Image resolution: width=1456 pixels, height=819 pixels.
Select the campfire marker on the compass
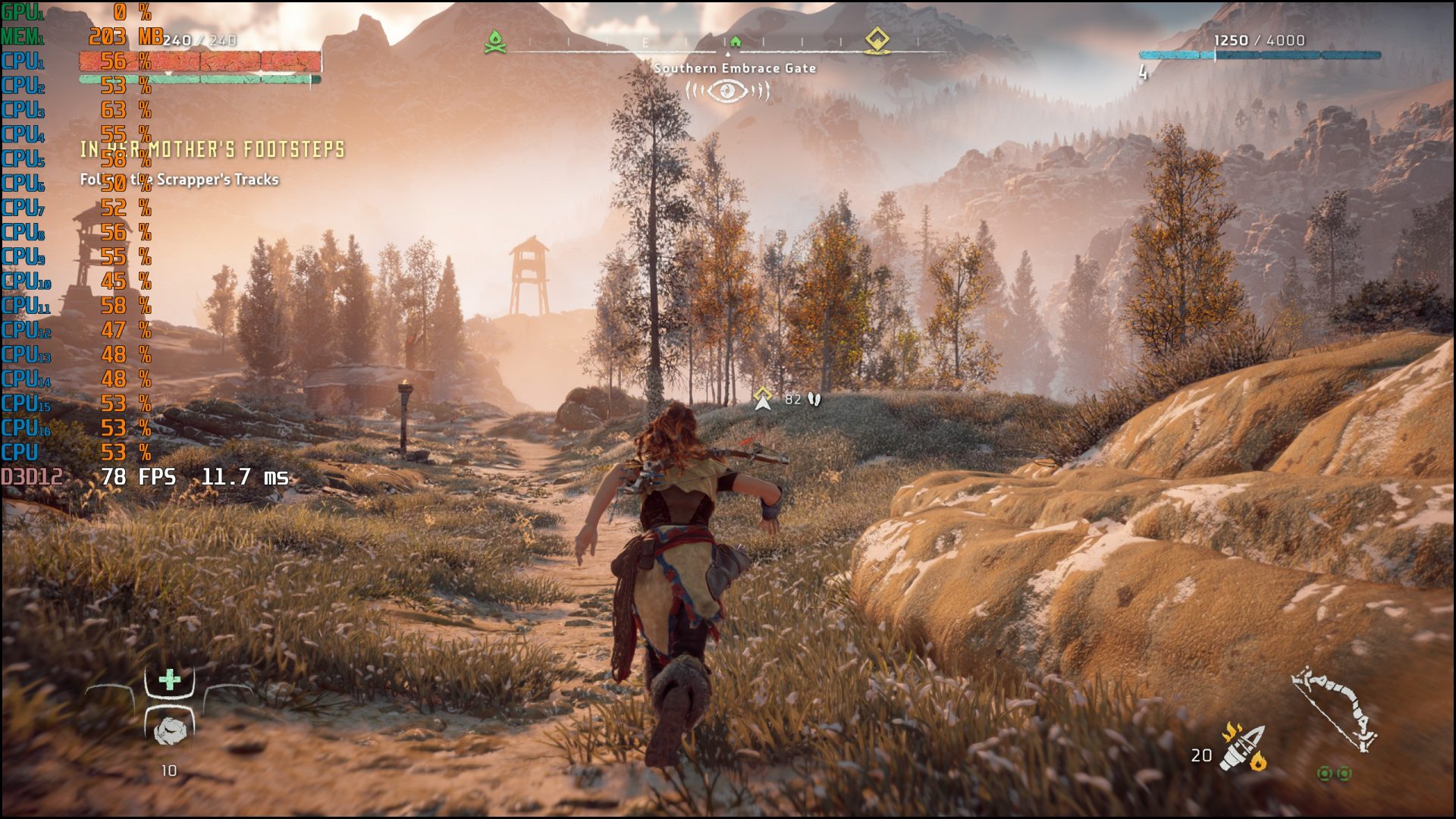[x=495, y=42]
